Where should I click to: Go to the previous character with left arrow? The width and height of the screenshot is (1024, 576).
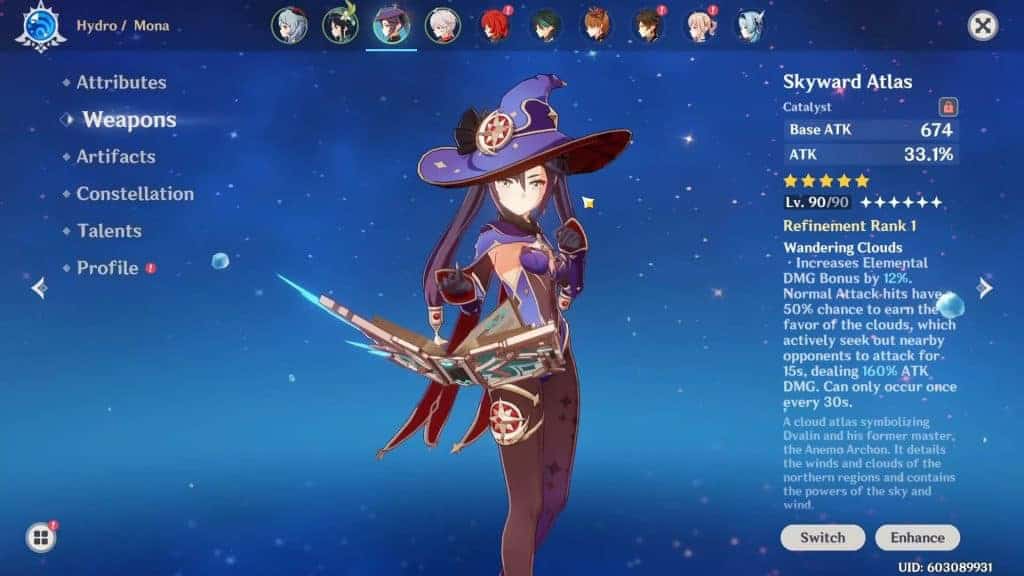tap(39, 288)
